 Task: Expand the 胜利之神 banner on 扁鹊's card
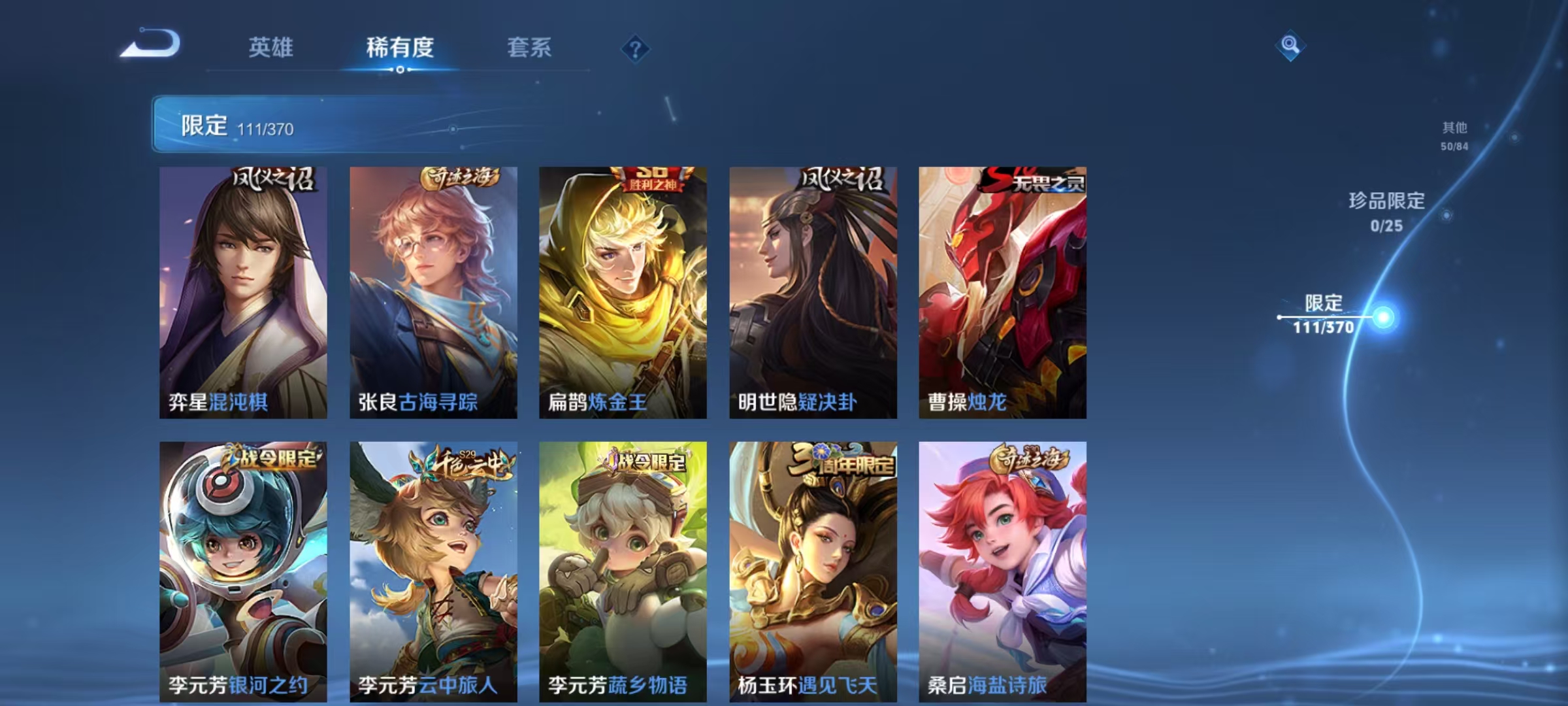[x=651, y=180]
